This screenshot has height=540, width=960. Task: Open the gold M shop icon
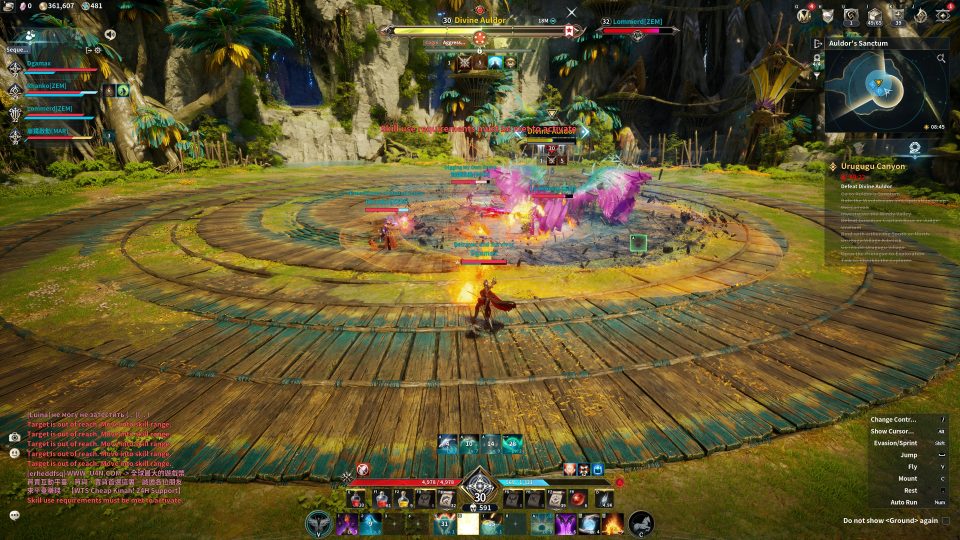click(x=805, y=16)
